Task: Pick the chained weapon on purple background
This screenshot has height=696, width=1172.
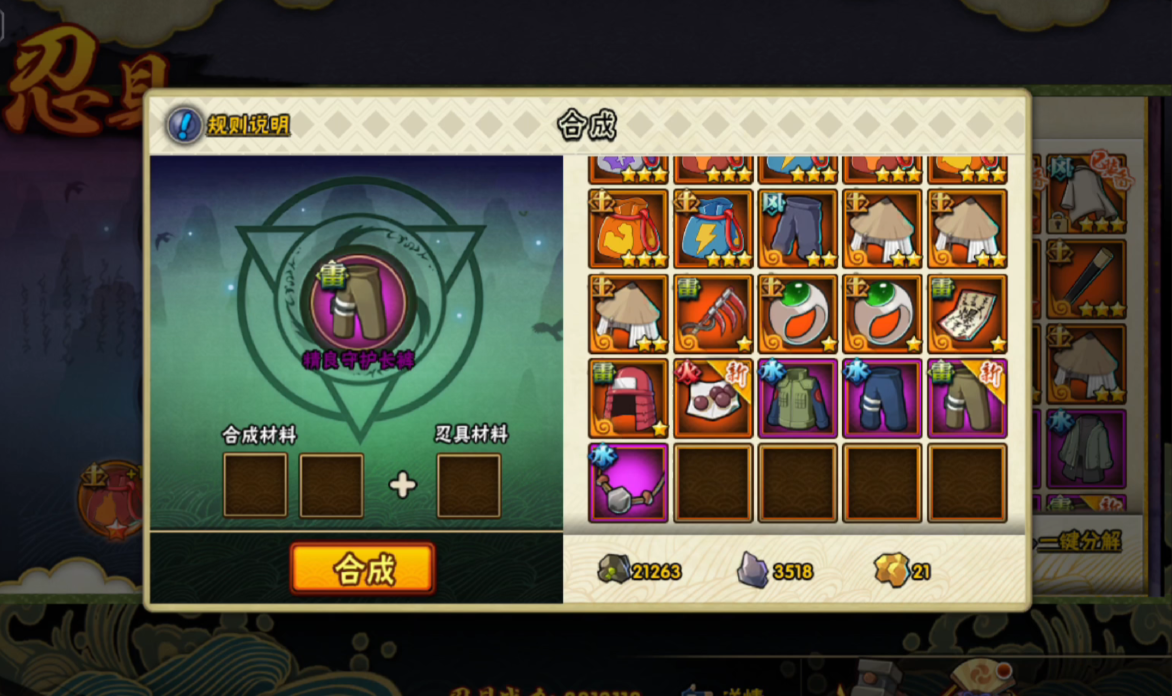Action: [x=628, y=483]
